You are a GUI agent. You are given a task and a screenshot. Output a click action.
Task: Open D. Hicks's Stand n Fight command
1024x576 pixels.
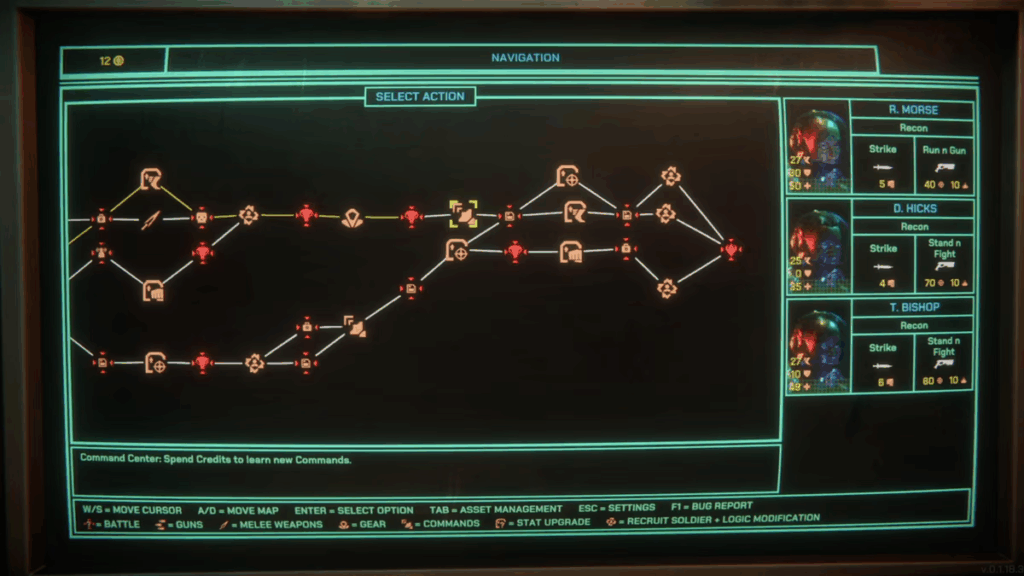945,265
